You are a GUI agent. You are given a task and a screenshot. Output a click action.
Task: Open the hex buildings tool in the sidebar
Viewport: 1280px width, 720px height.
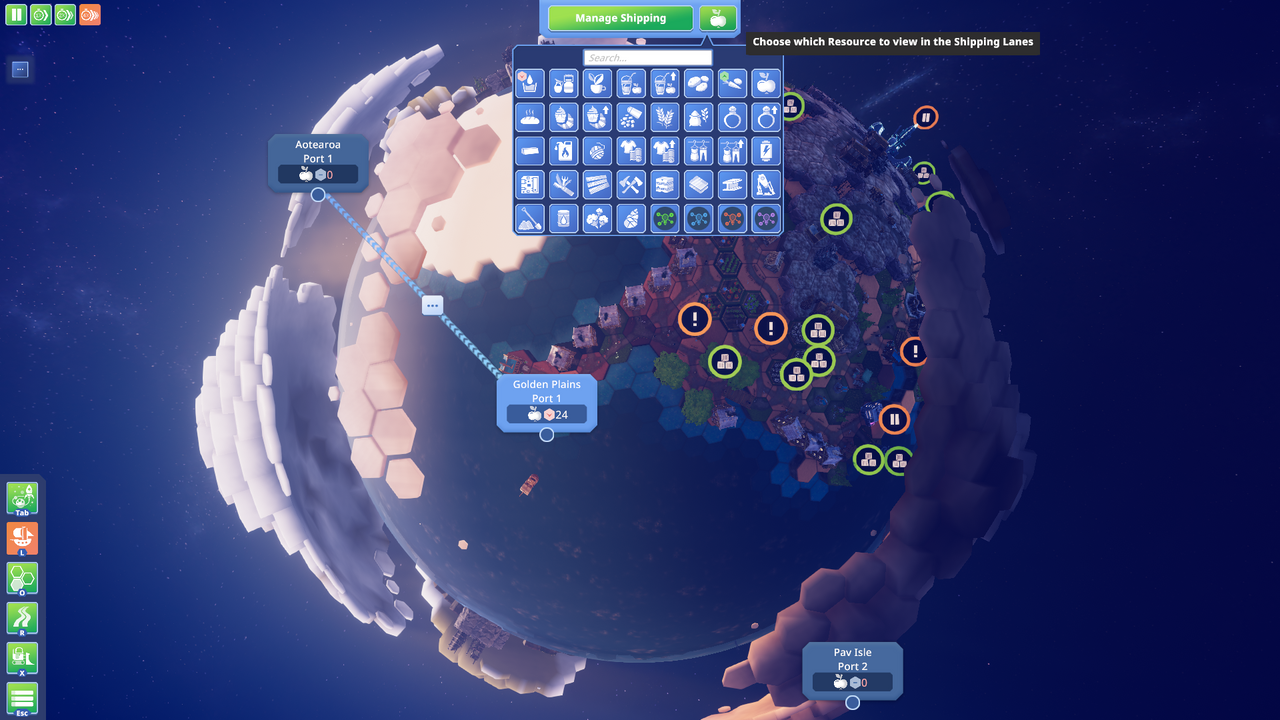click(21, 578)
